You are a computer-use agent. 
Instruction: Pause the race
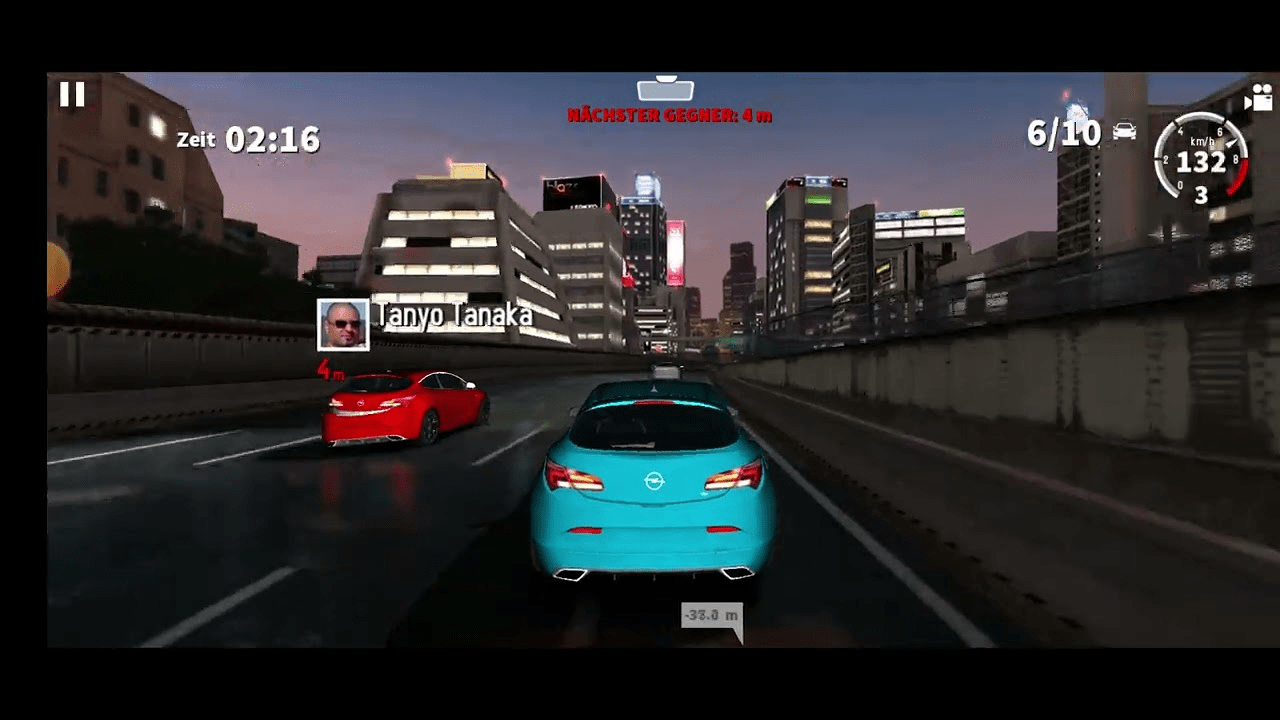72,95
